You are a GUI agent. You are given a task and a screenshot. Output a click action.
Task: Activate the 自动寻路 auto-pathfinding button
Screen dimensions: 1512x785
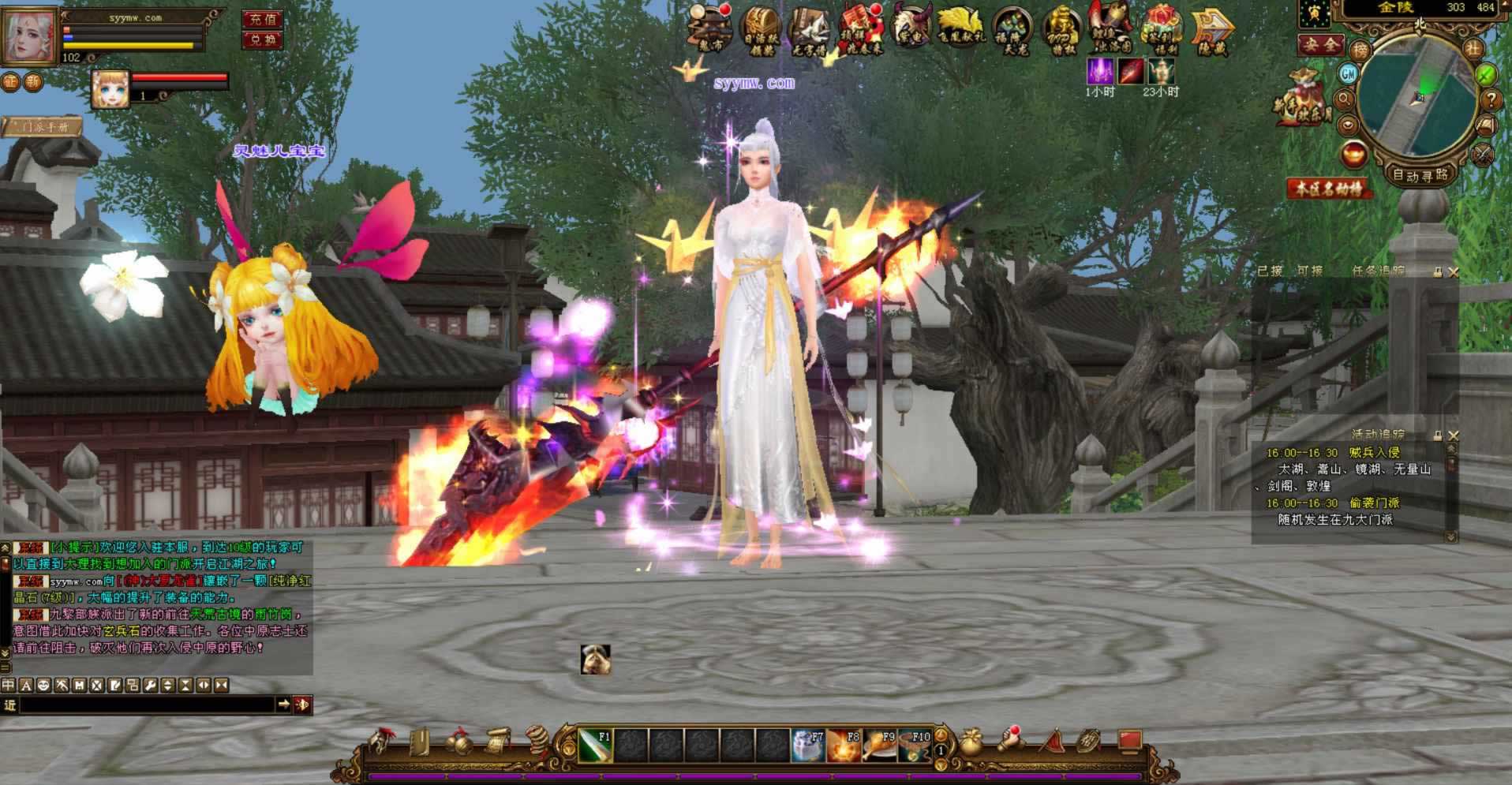tap(1420, 175)
